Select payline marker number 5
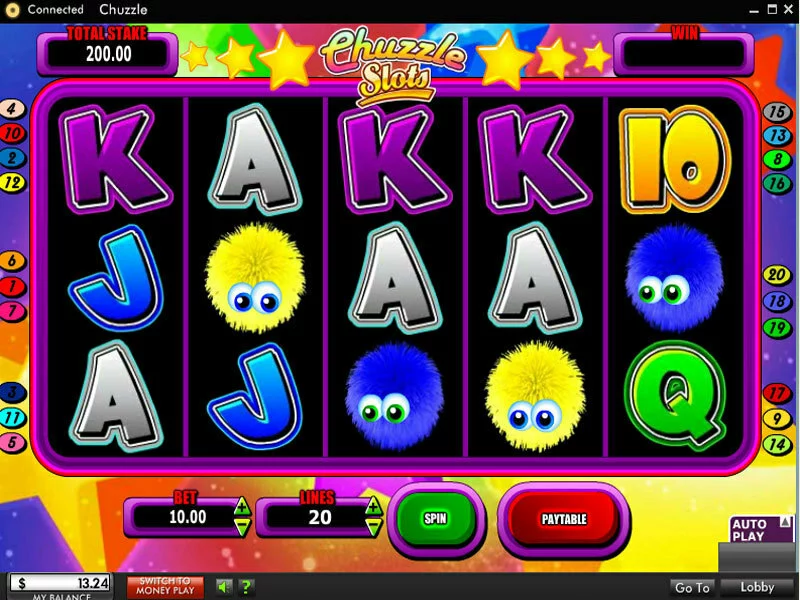Screen dimensions: 800x600 [x=12, y=441]
